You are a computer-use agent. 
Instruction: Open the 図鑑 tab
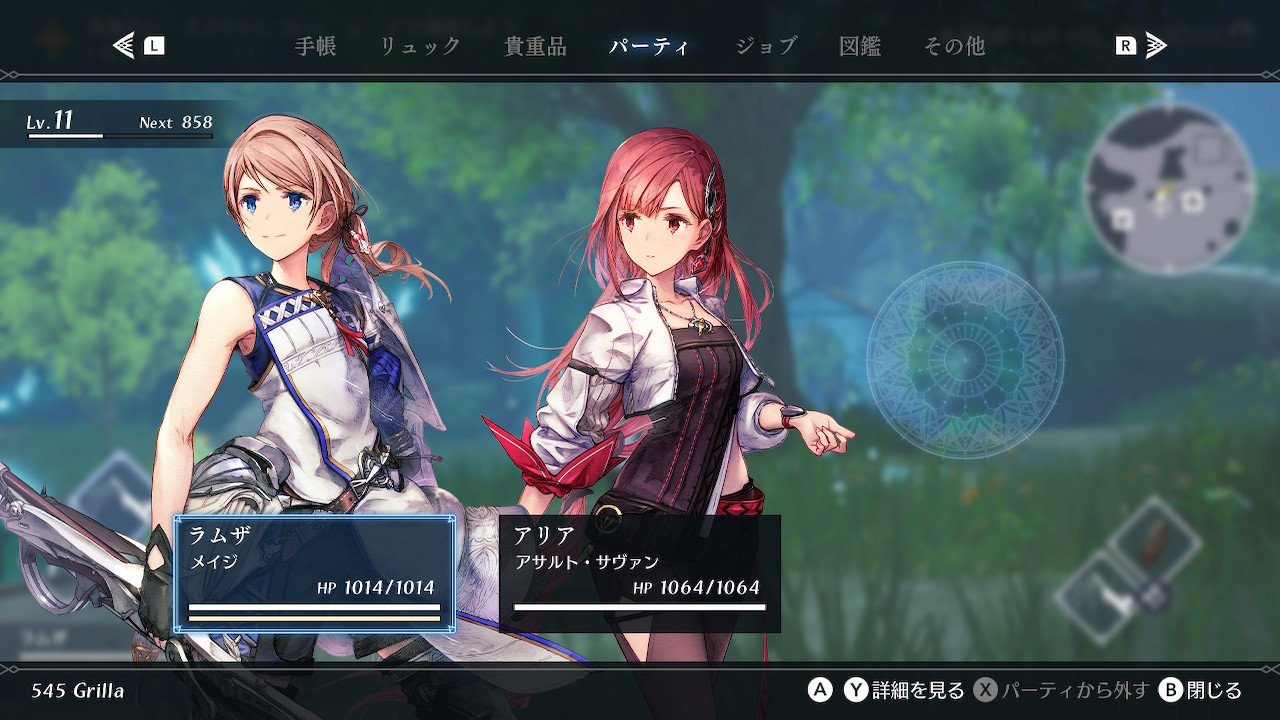(x=860, y=46)
